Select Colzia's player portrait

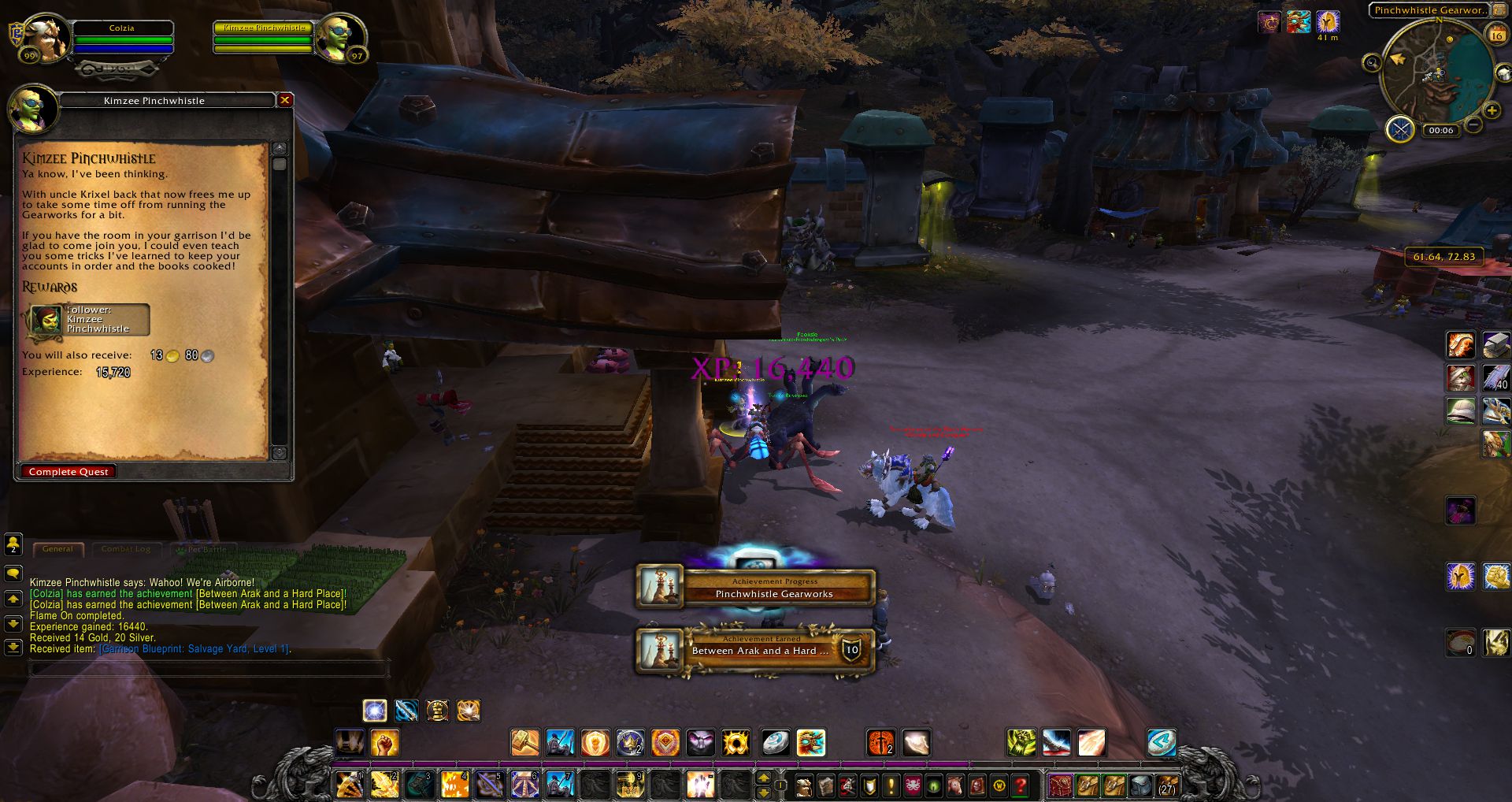pyautogui.click(x=47, y=38)
